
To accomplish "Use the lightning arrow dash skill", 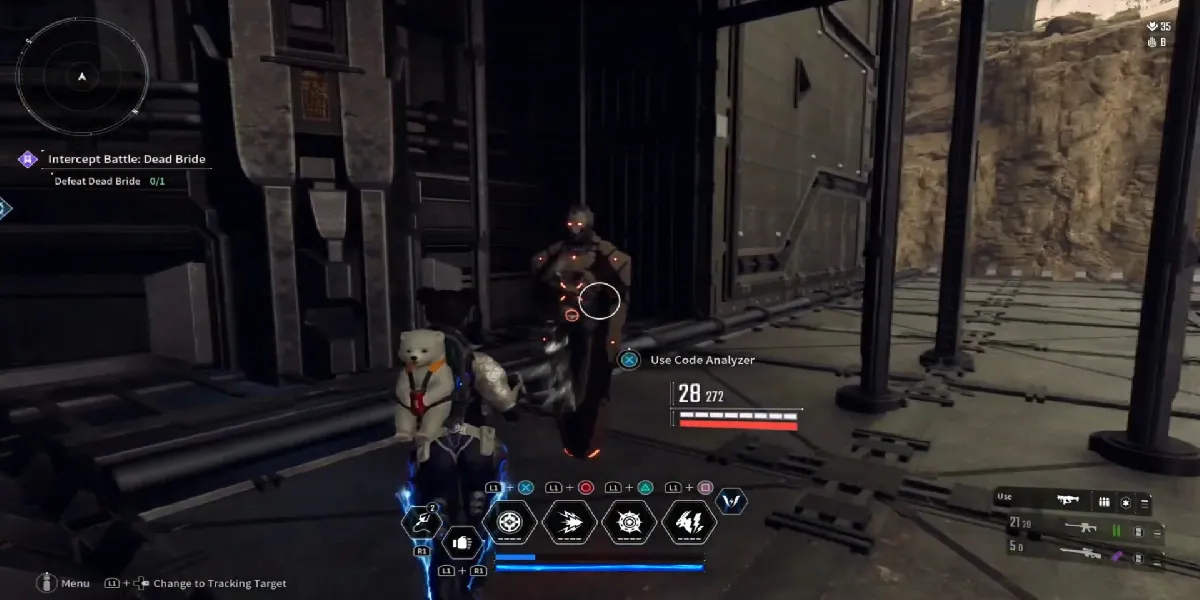I will (x=570, y=522).
